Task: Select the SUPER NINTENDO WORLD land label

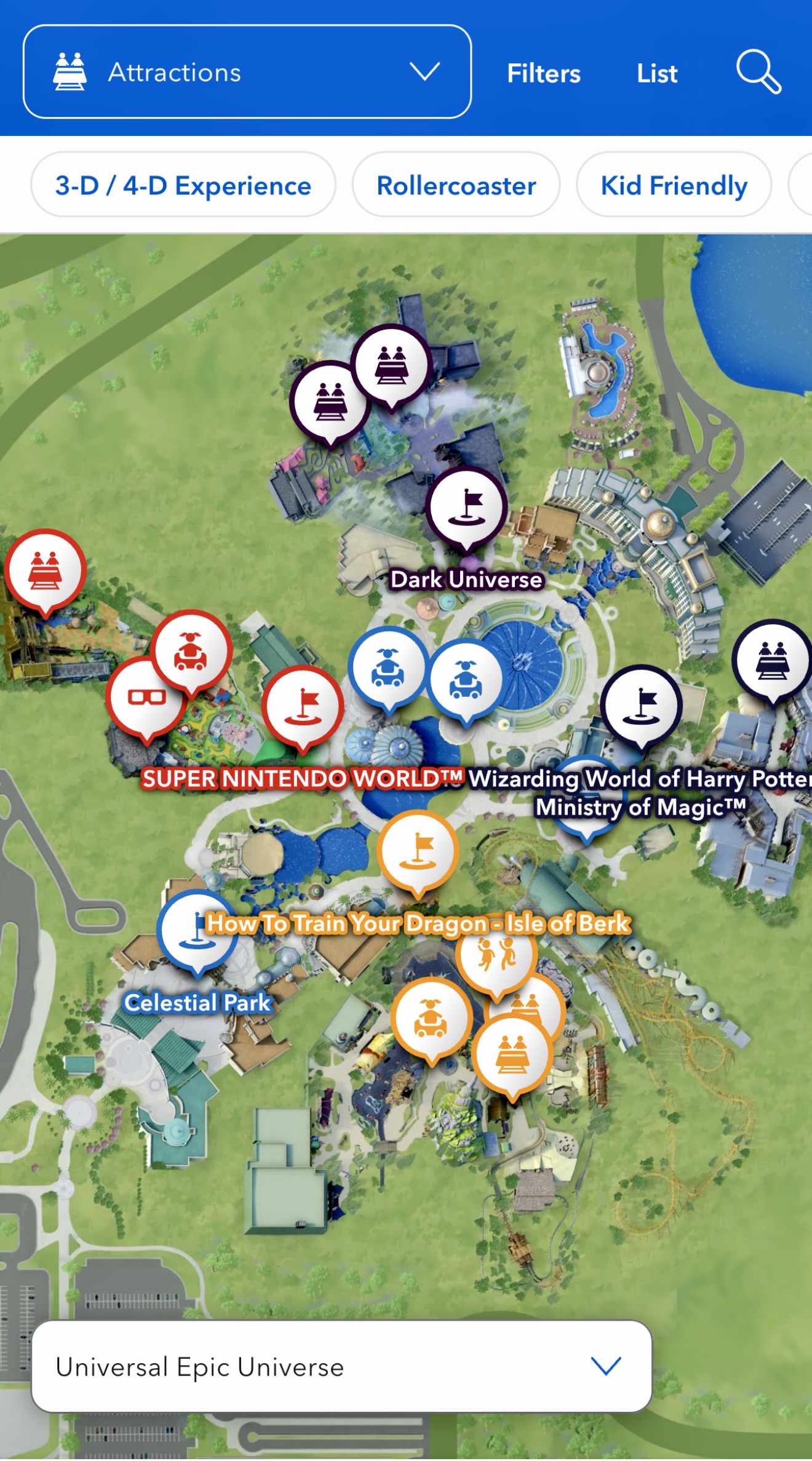Action: 301,779
